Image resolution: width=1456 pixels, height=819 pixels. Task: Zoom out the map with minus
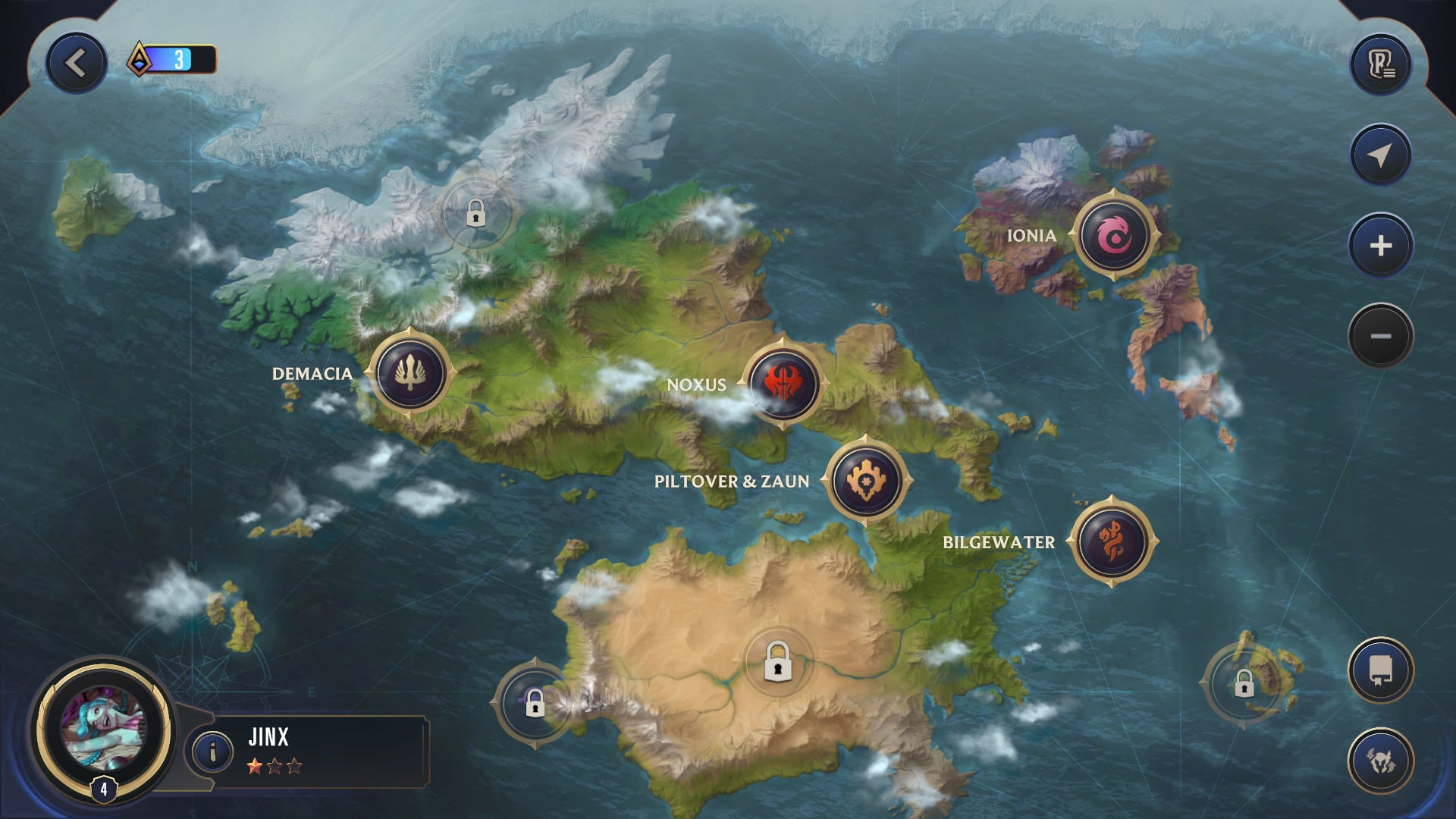point(1380,336)
